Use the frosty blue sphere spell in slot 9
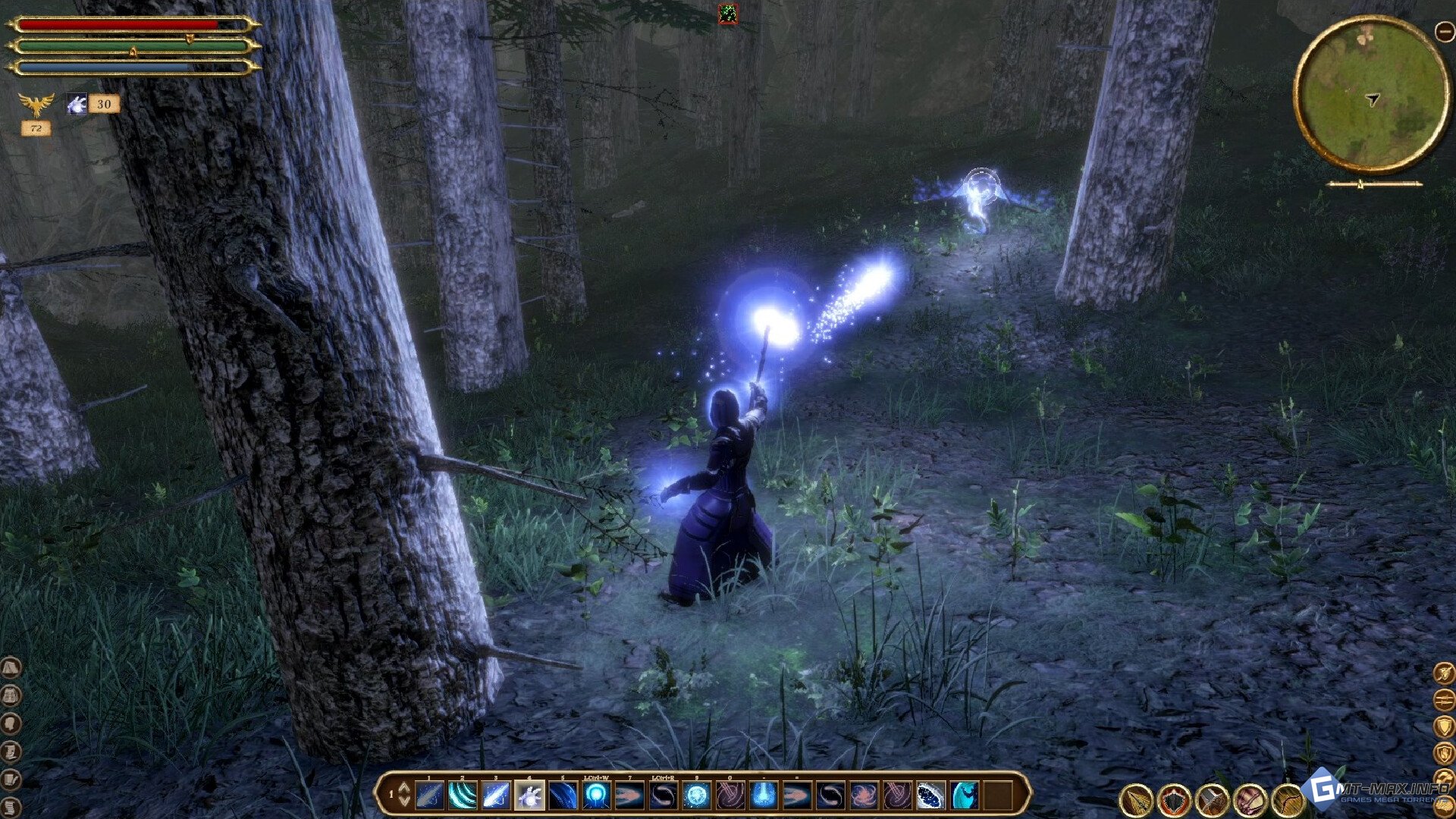 (696, 795)
